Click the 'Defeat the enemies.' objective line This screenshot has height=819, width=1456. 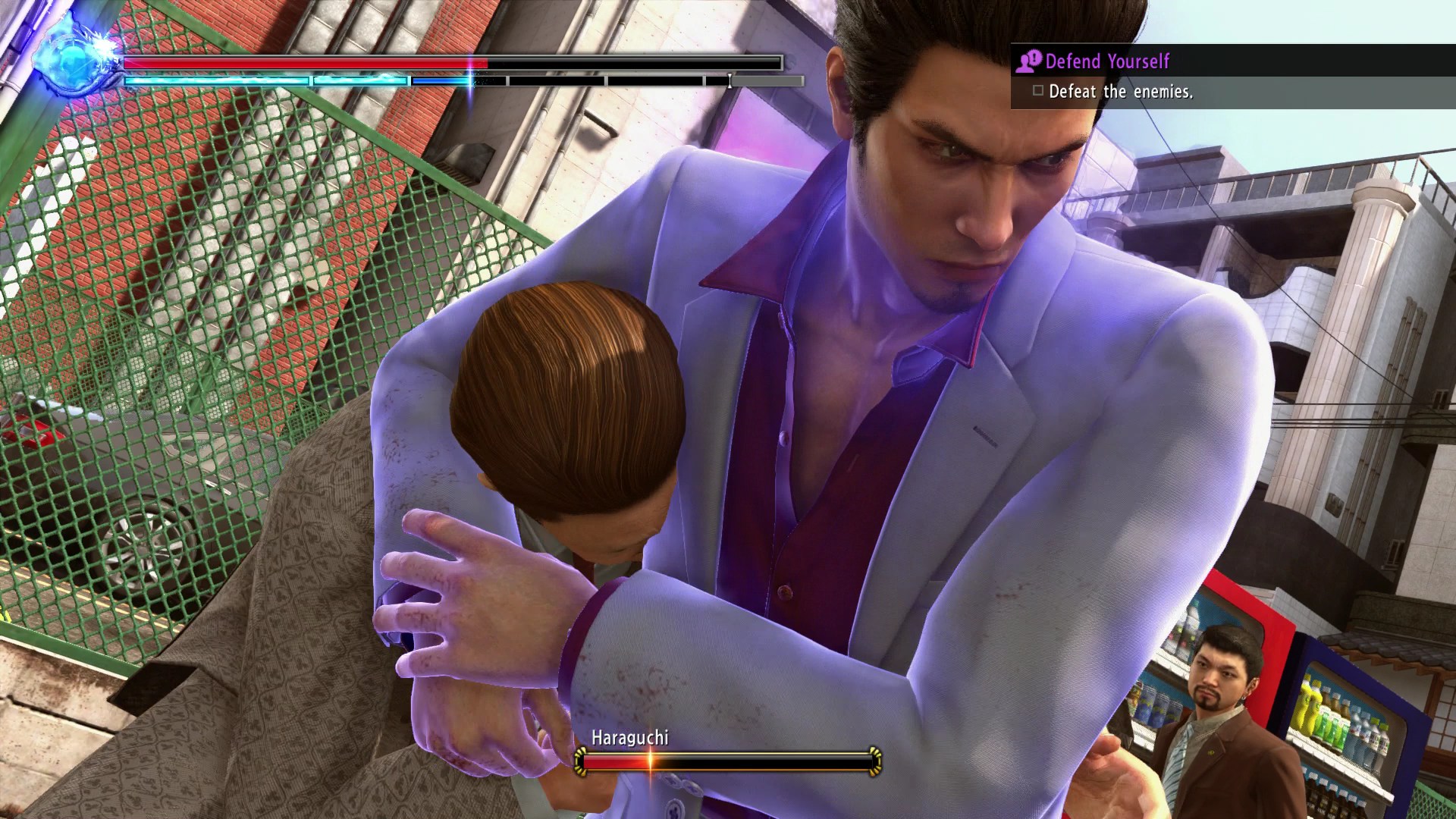(1121, 92)
